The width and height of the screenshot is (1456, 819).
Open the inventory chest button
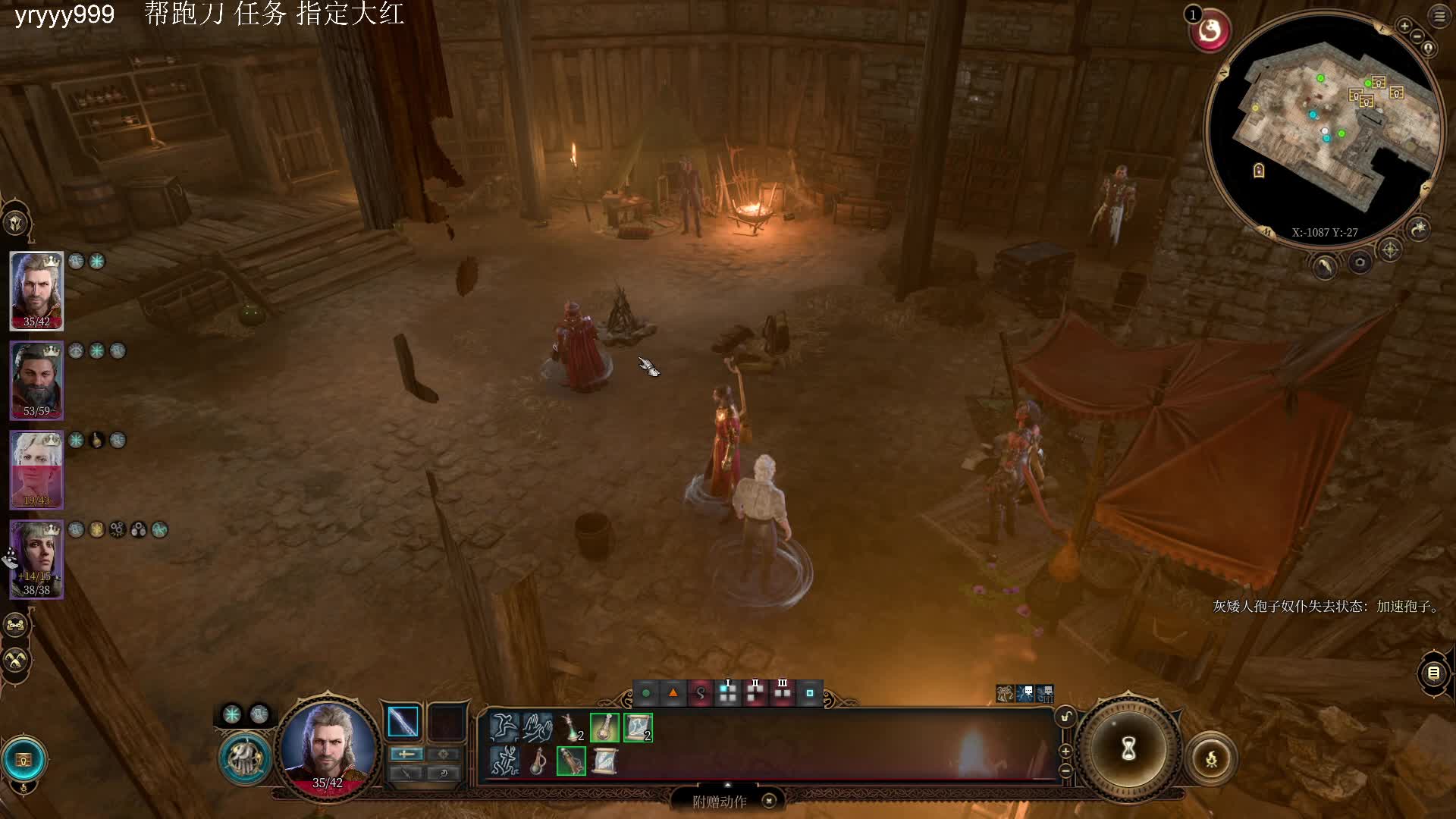[24, 759]
